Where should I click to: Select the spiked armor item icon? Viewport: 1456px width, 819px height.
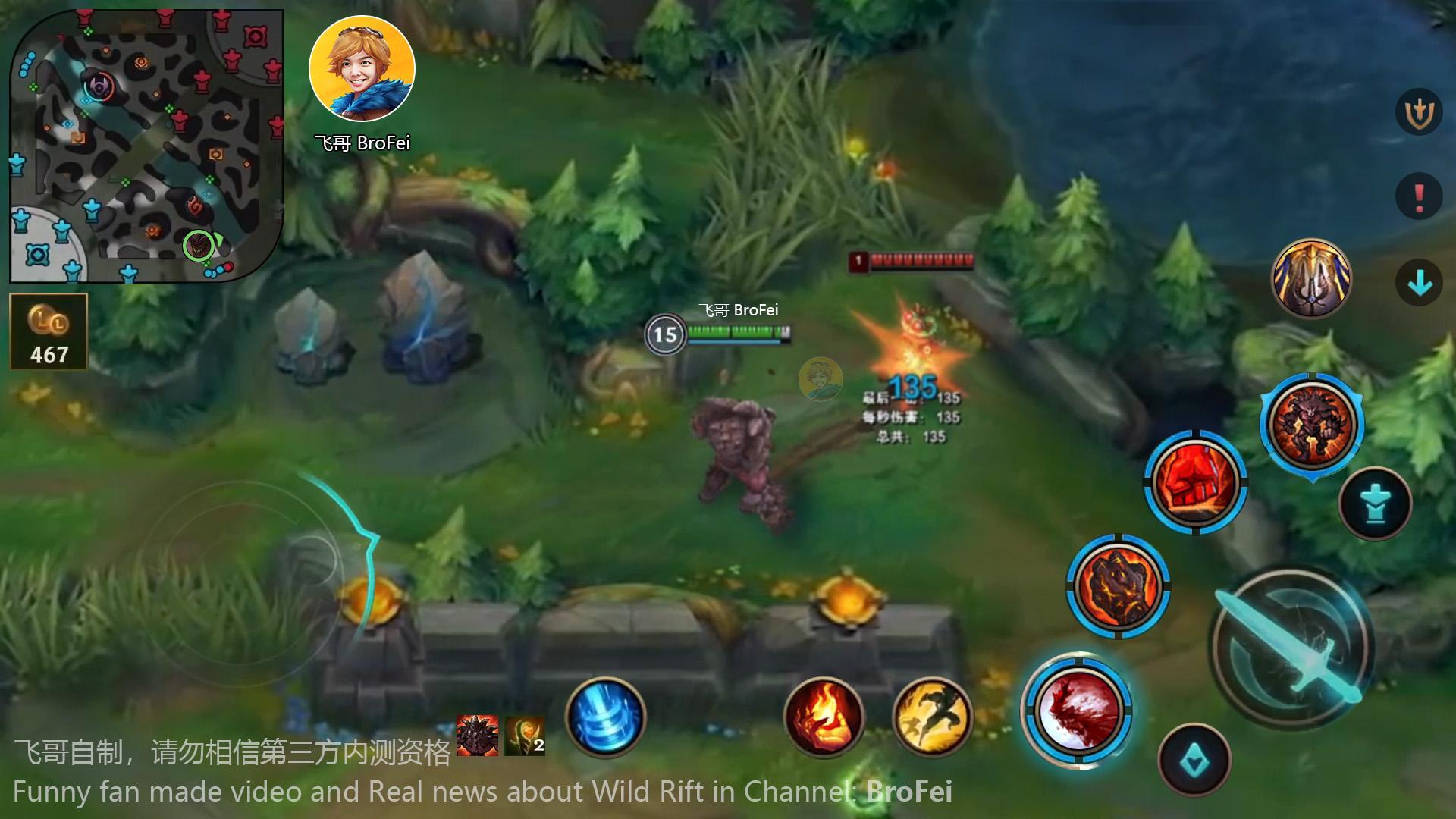(x=477, y=736)
